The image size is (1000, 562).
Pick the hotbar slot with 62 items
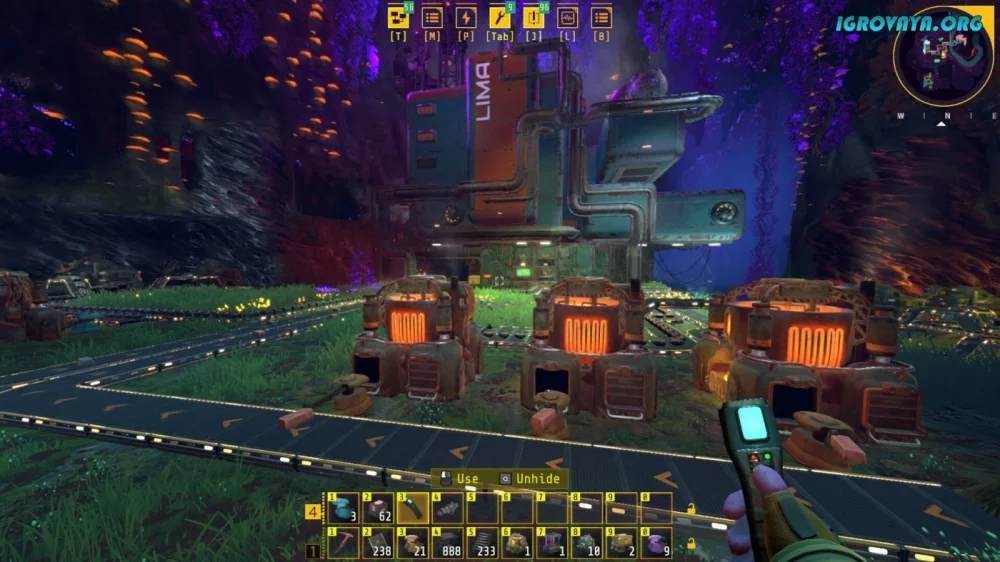pos(377,508)
